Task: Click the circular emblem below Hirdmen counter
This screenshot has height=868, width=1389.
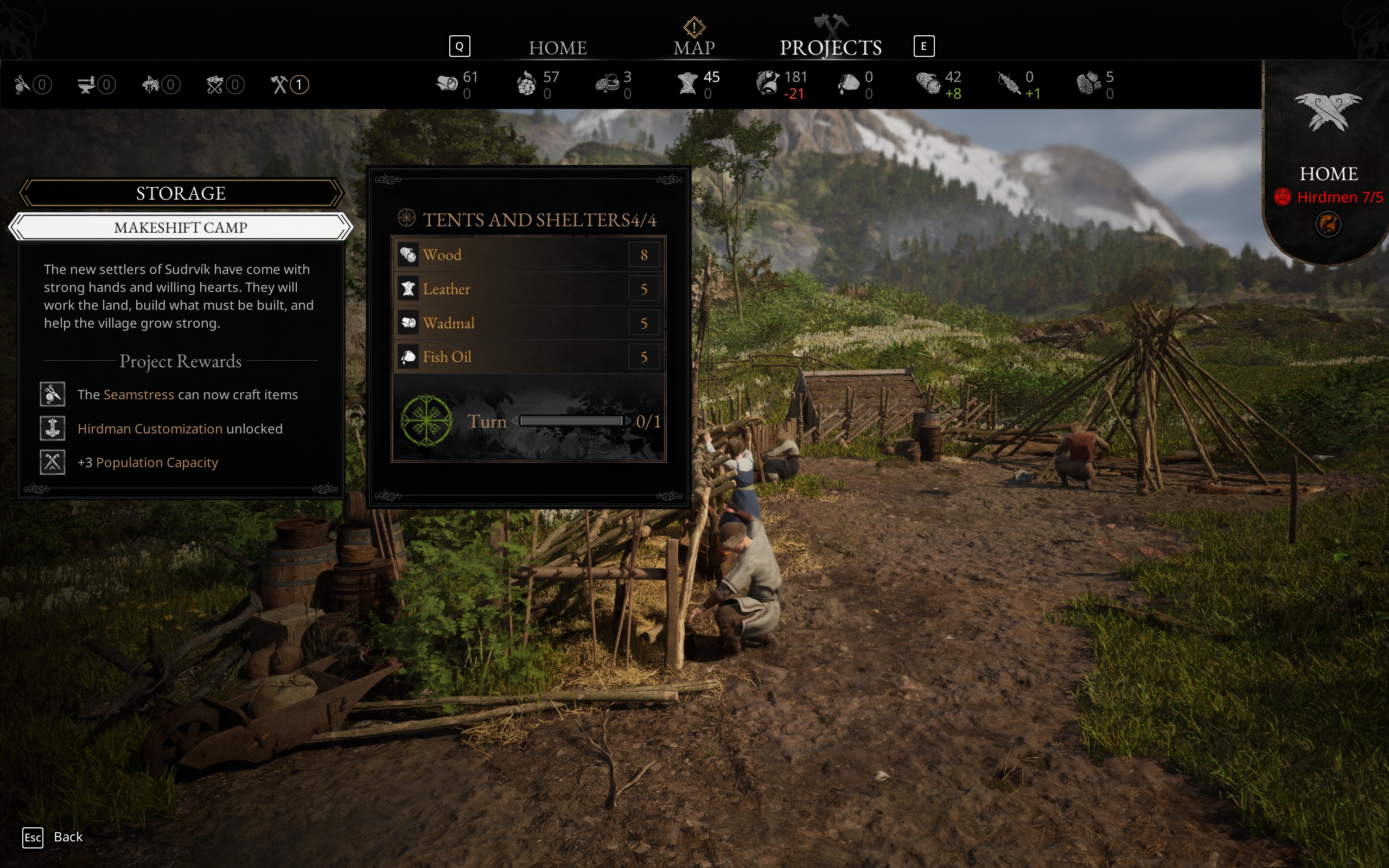Action: (1329, 225)
